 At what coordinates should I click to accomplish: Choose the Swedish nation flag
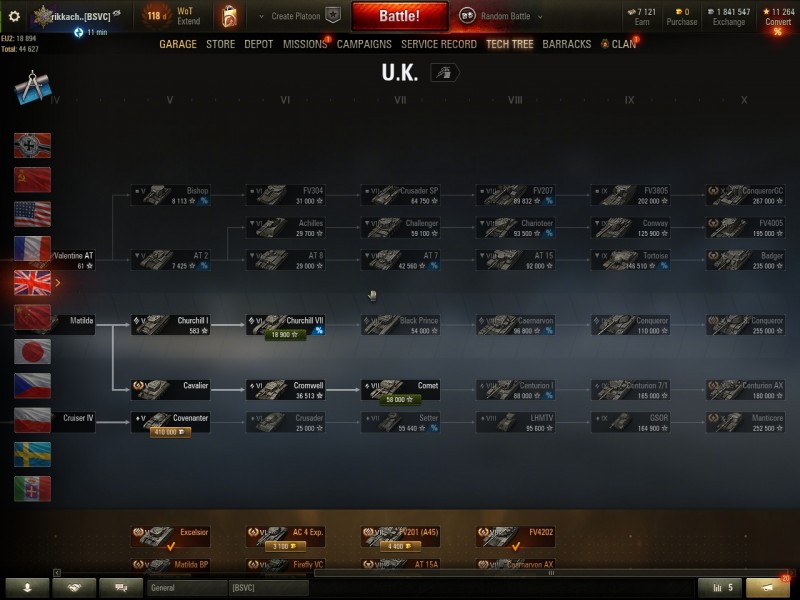pos(32,455)
